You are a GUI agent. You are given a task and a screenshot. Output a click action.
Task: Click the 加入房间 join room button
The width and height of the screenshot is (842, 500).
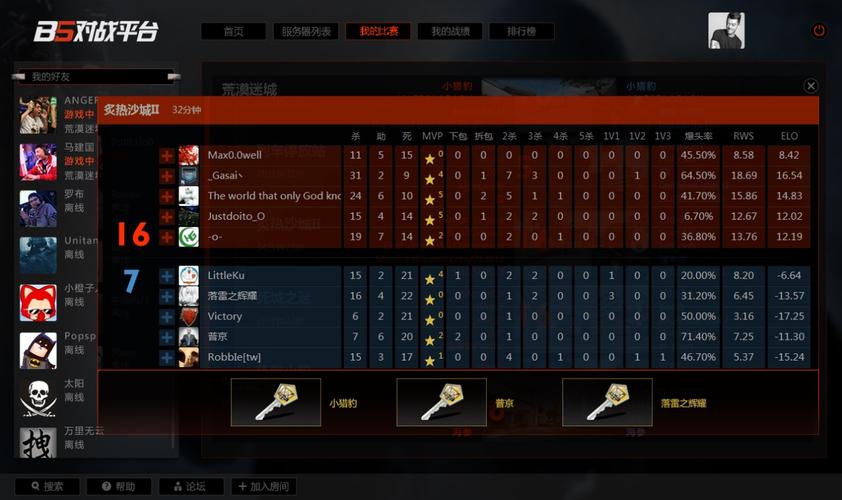click(264, 487)
